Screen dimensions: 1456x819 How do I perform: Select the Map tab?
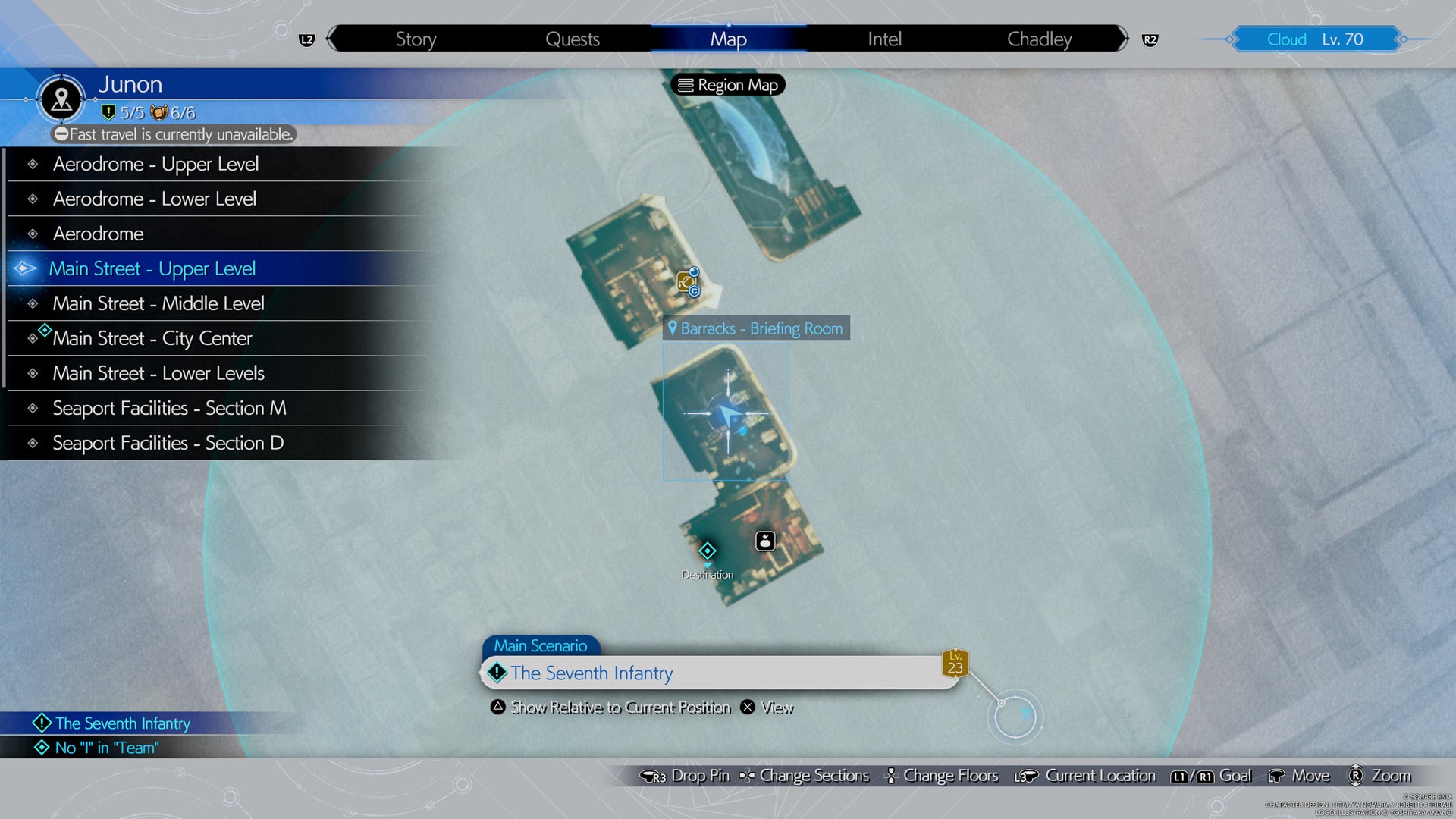pos(728,39)
